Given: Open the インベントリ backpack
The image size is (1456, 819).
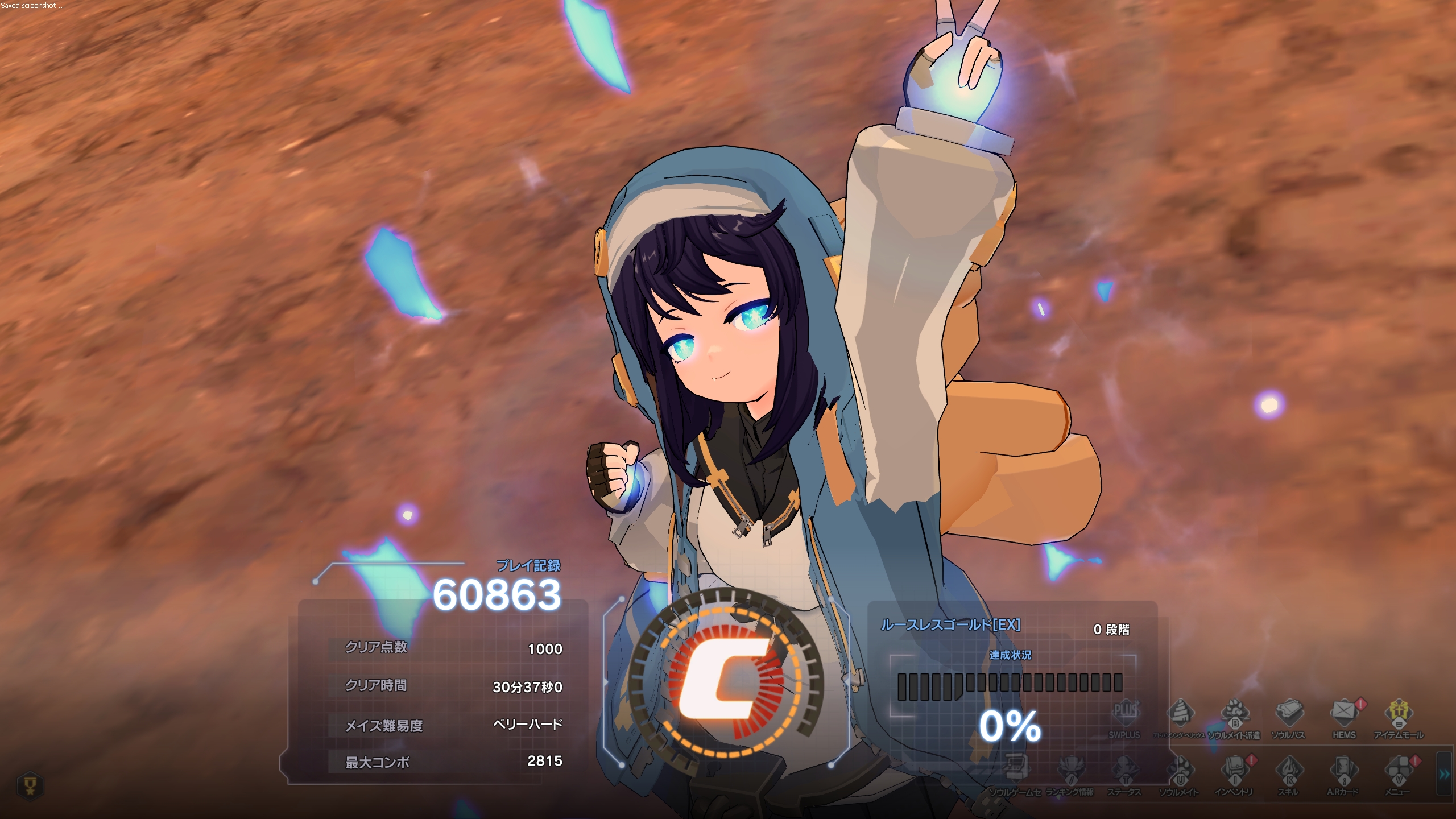Looking at the screenshot, I should click(x=1234, y=769).
